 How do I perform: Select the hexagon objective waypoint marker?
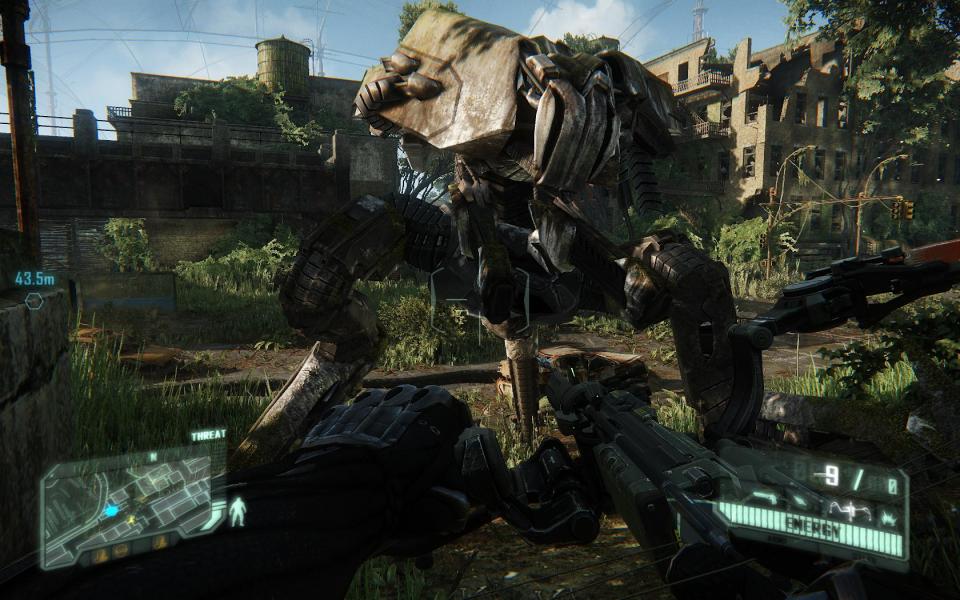[34, 300]
